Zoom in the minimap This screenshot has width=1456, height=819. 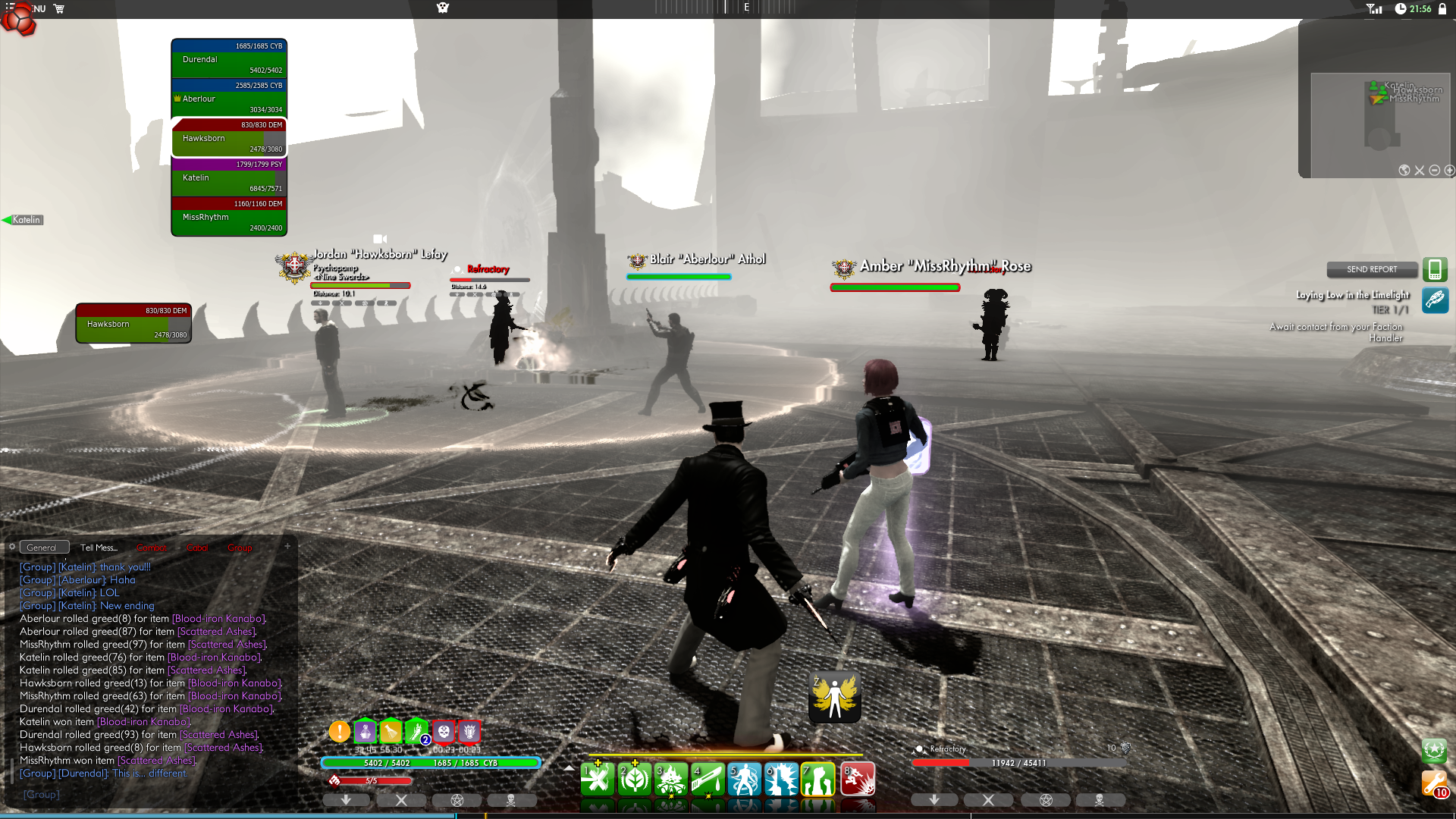[x=1449, y=171]
